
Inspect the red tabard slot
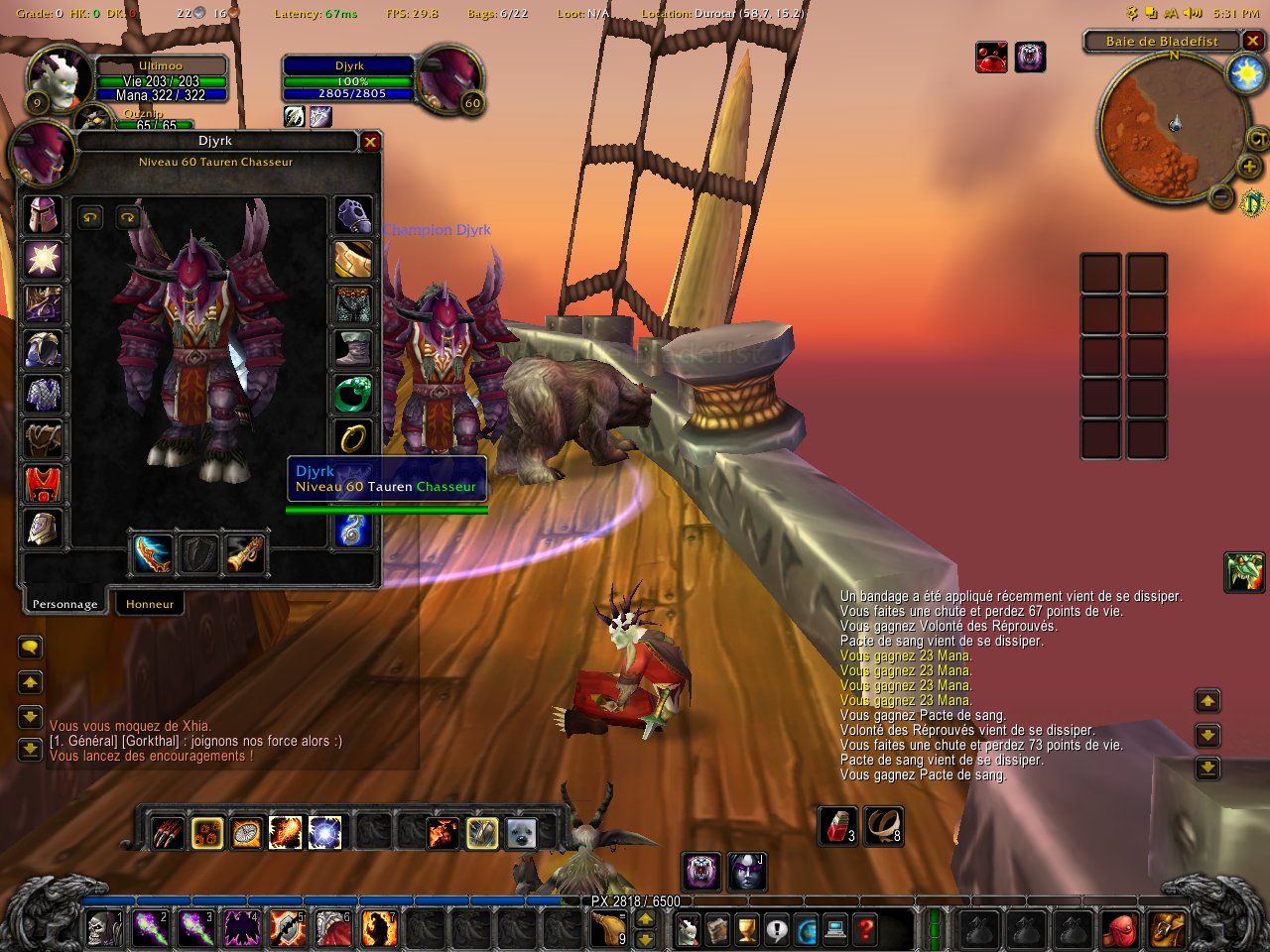[x=44, y=484]
